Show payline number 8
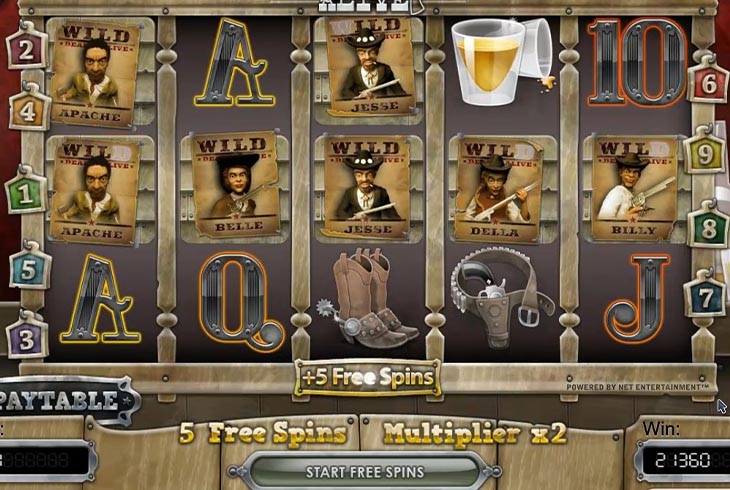Viewport: 730px width, 490px height. (x=708, y=226)
